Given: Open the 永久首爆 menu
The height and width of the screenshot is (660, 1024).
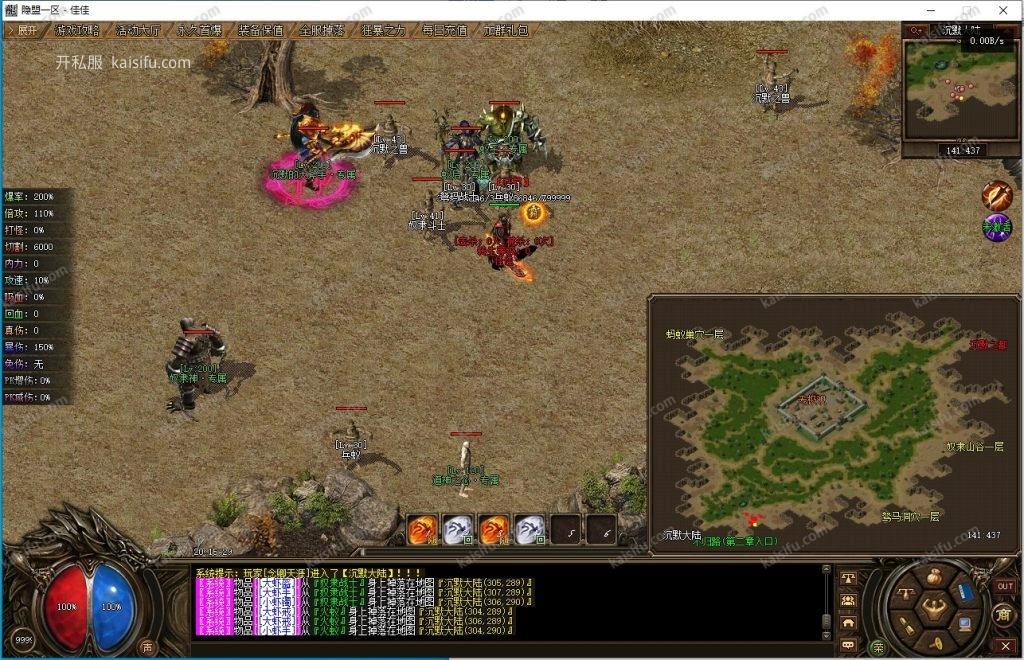Looking at the screenshot, I should coord(199,30).
